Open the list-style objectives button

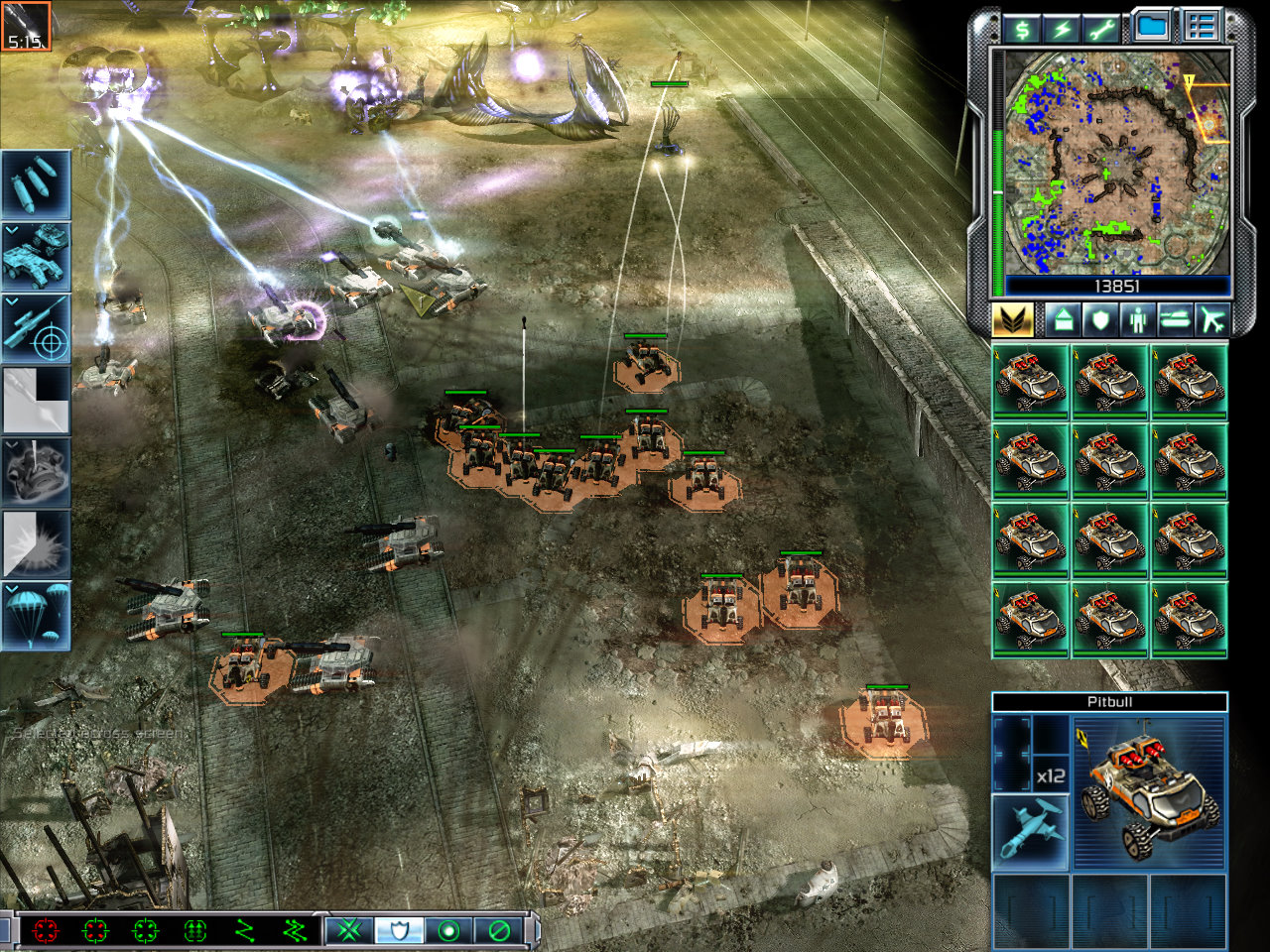point(1202,28)
